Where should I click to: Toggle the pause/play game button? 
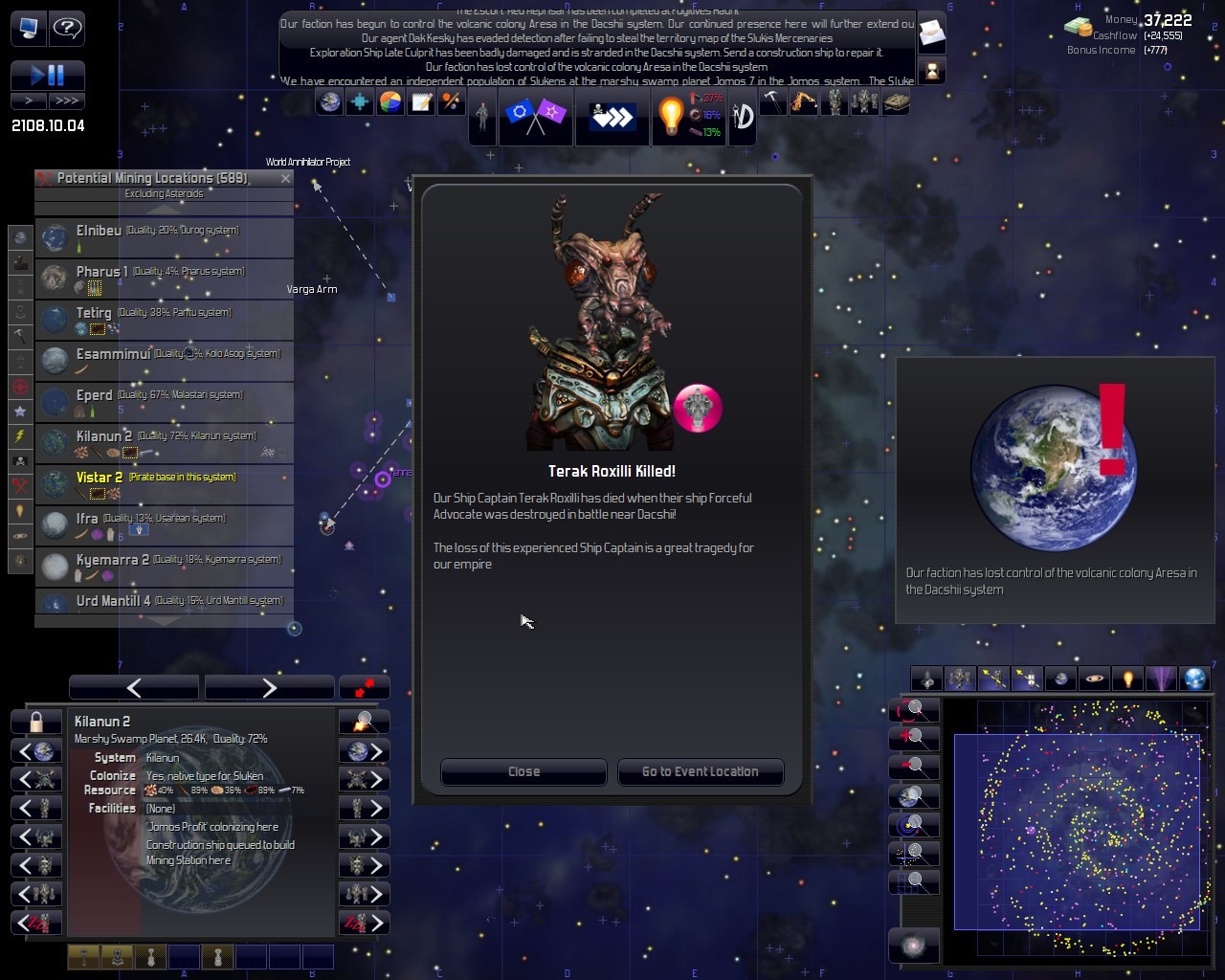point(48,75)
